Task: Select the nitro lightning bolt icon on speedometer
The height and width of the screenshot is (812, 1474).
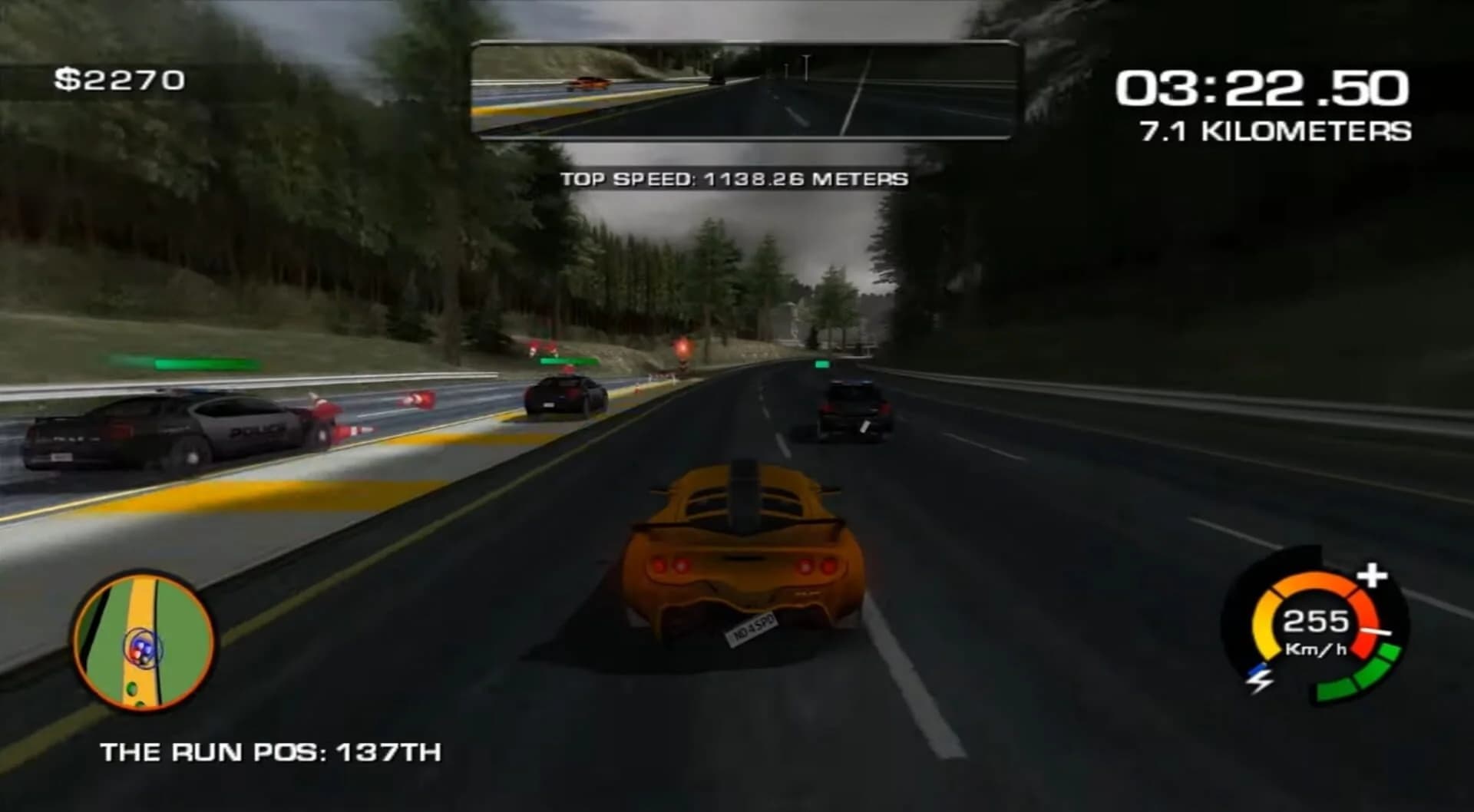Action: pos(1260,681)
